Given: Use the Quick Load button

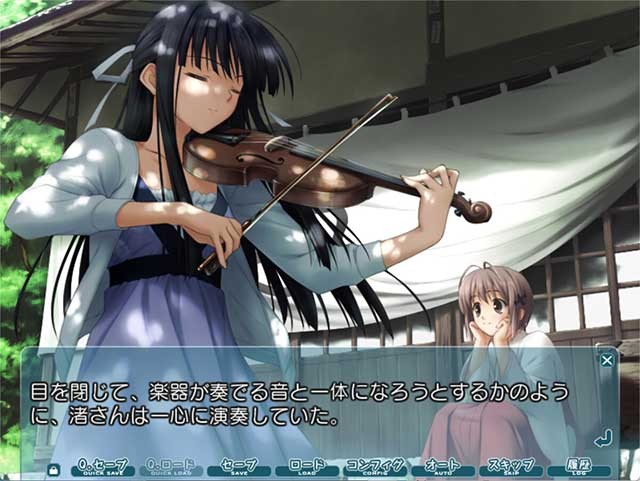Looking at the screenshot, I should tap(170, 467).
